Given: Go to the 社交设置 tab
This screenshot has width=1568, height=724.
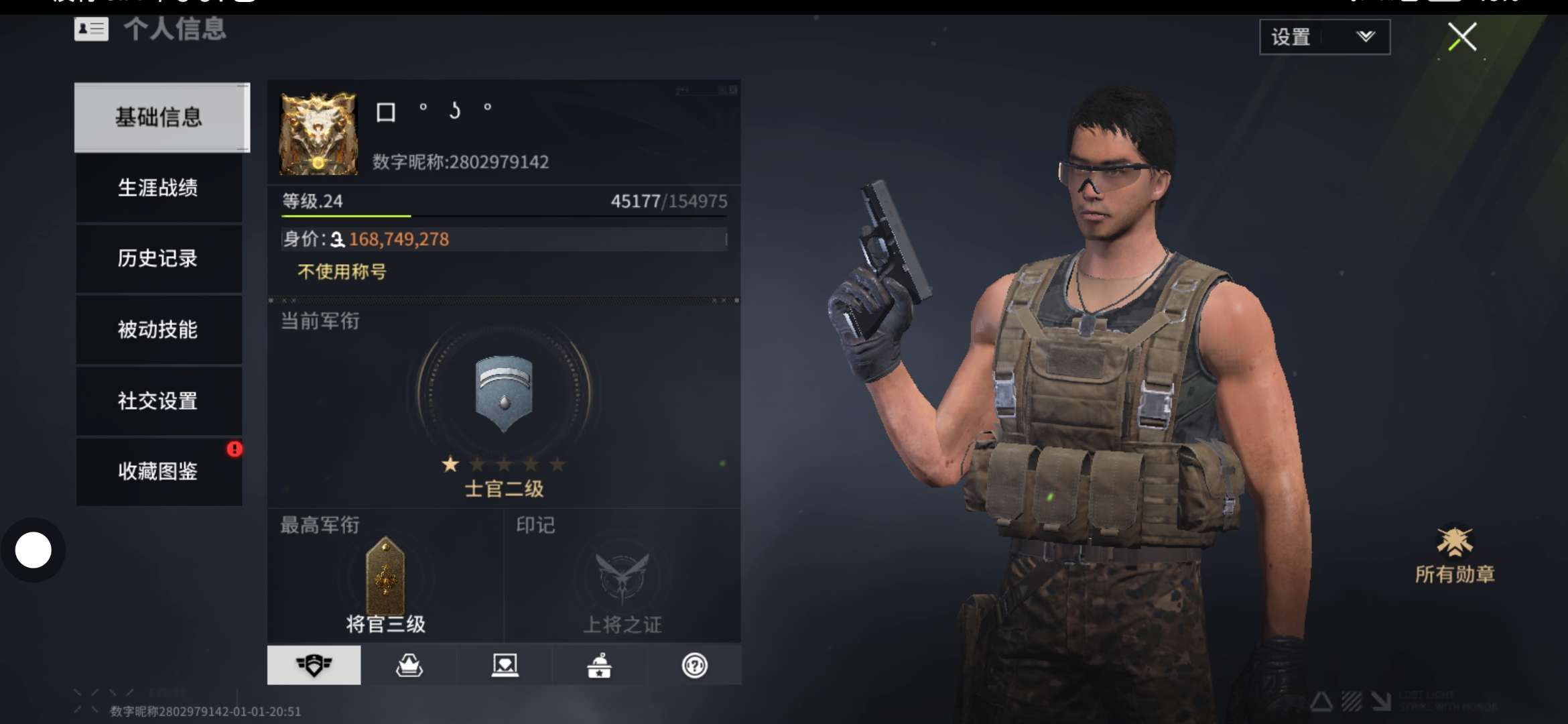Looking at the screenshot, I should coord(158,400).
